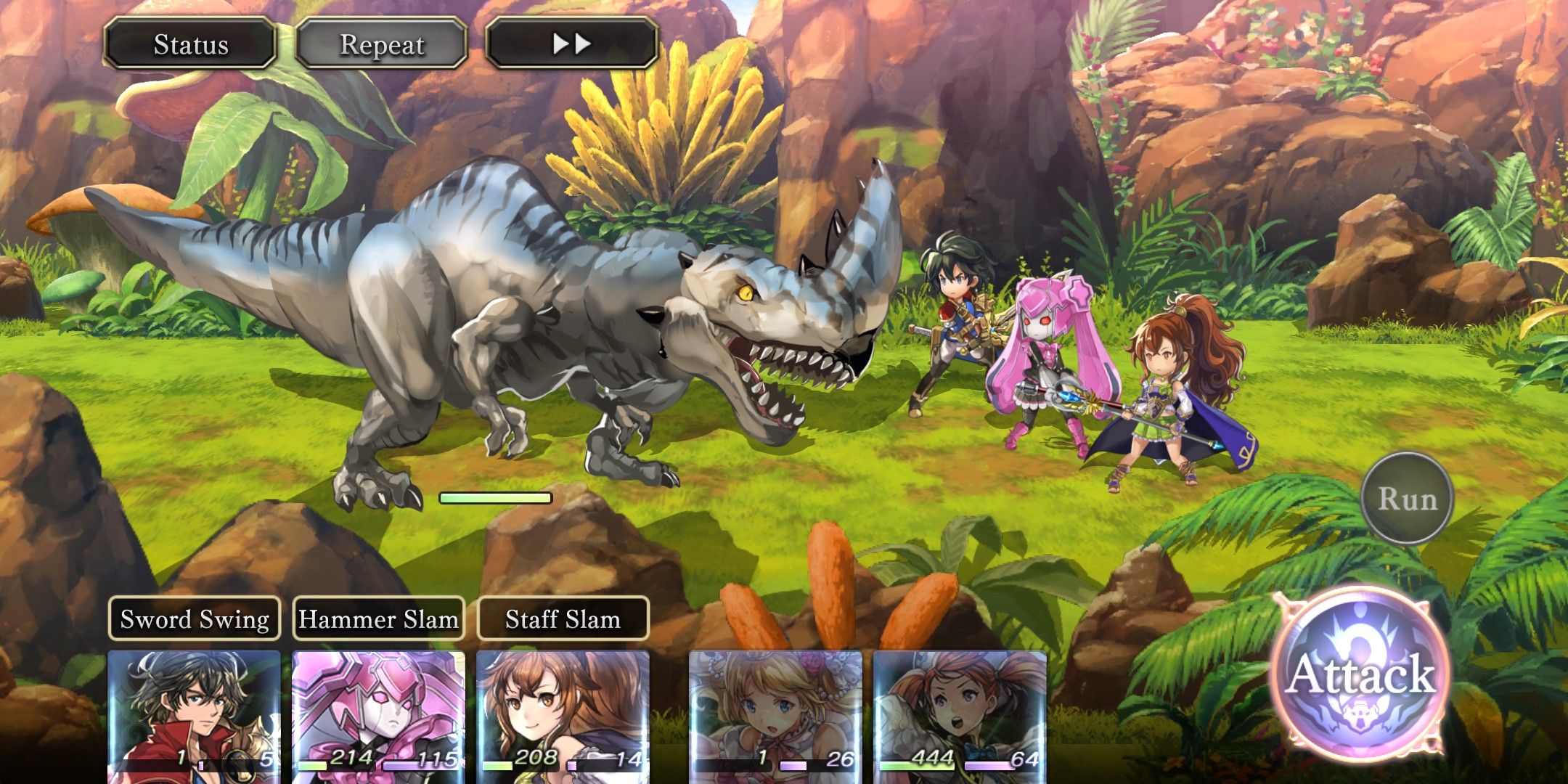Viewport: 1568px width, 784px height.
Task: Click the Repeat button
Action: 381,44
